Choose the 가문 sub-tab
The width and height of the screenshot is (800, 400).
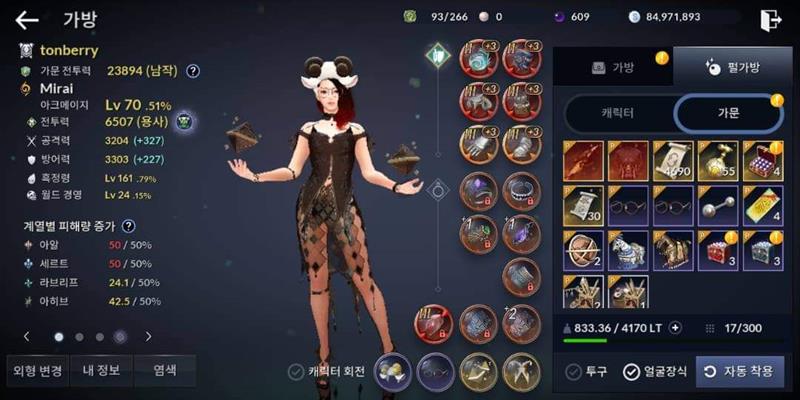tap(729, 113)
